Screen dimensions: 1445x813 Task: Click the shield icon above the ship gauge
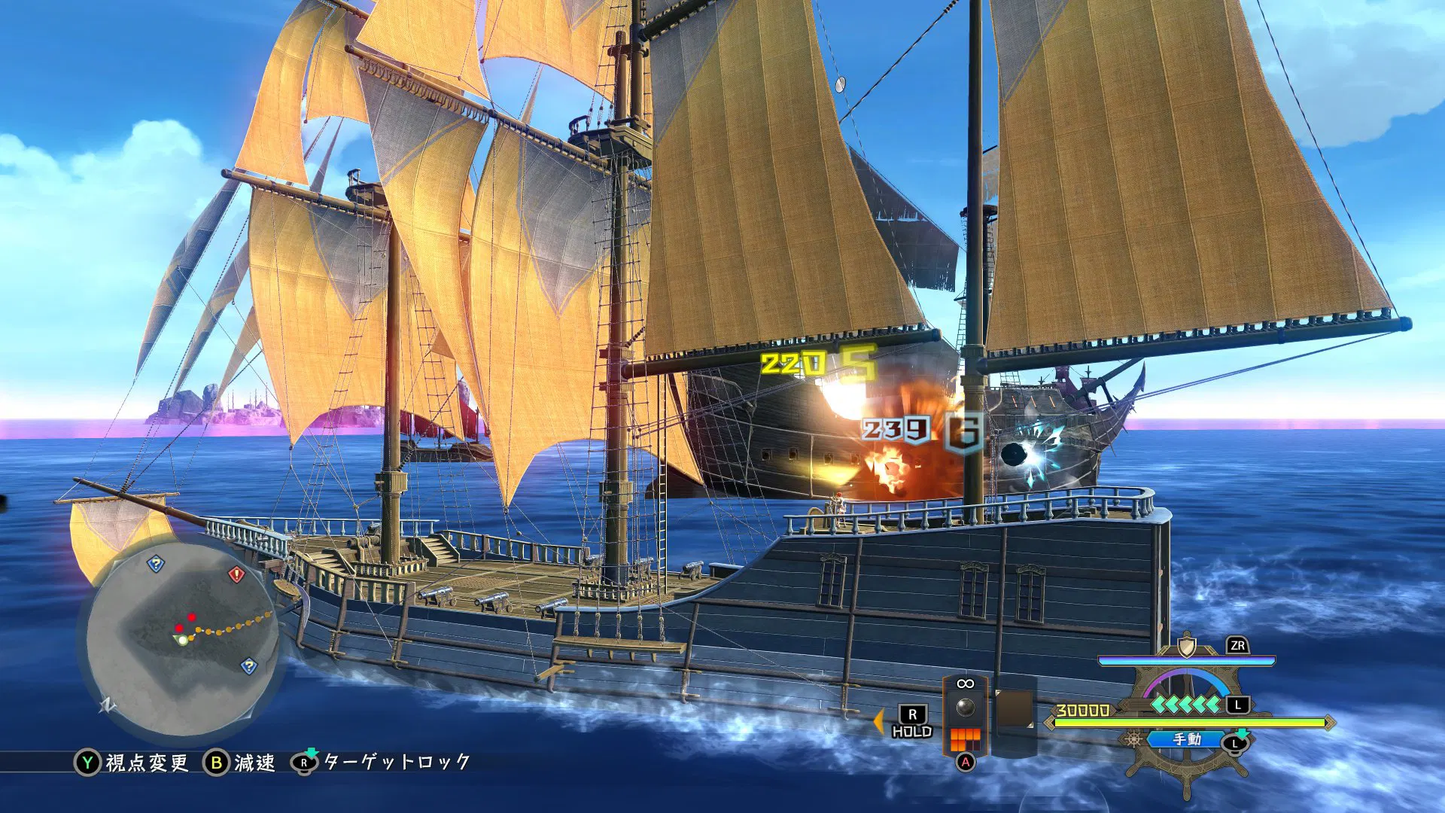click(x=1186, y=646)
